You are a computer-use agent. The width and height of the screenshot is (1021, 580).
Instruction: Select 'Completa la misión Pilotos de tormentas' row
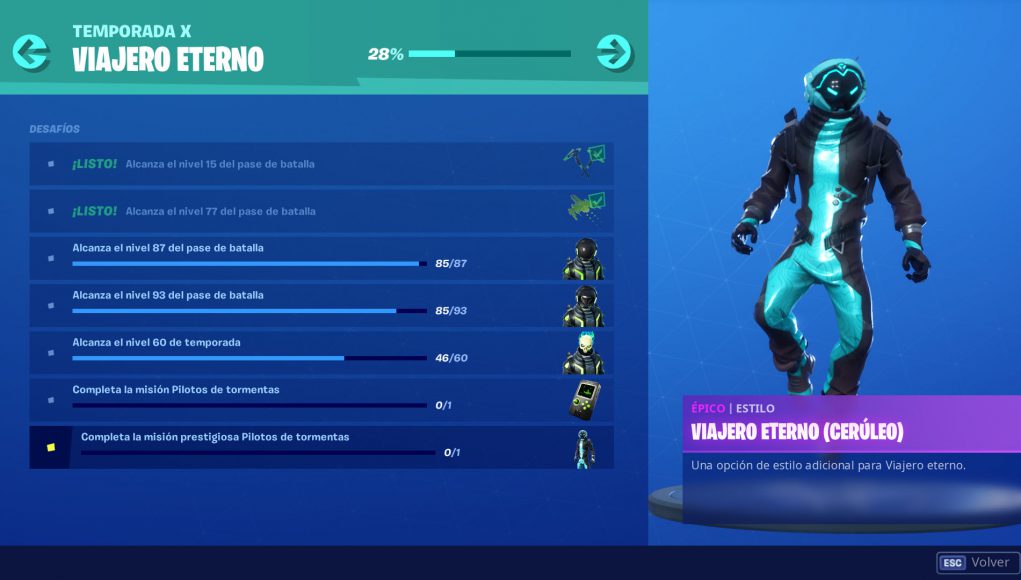pos(300,399)
